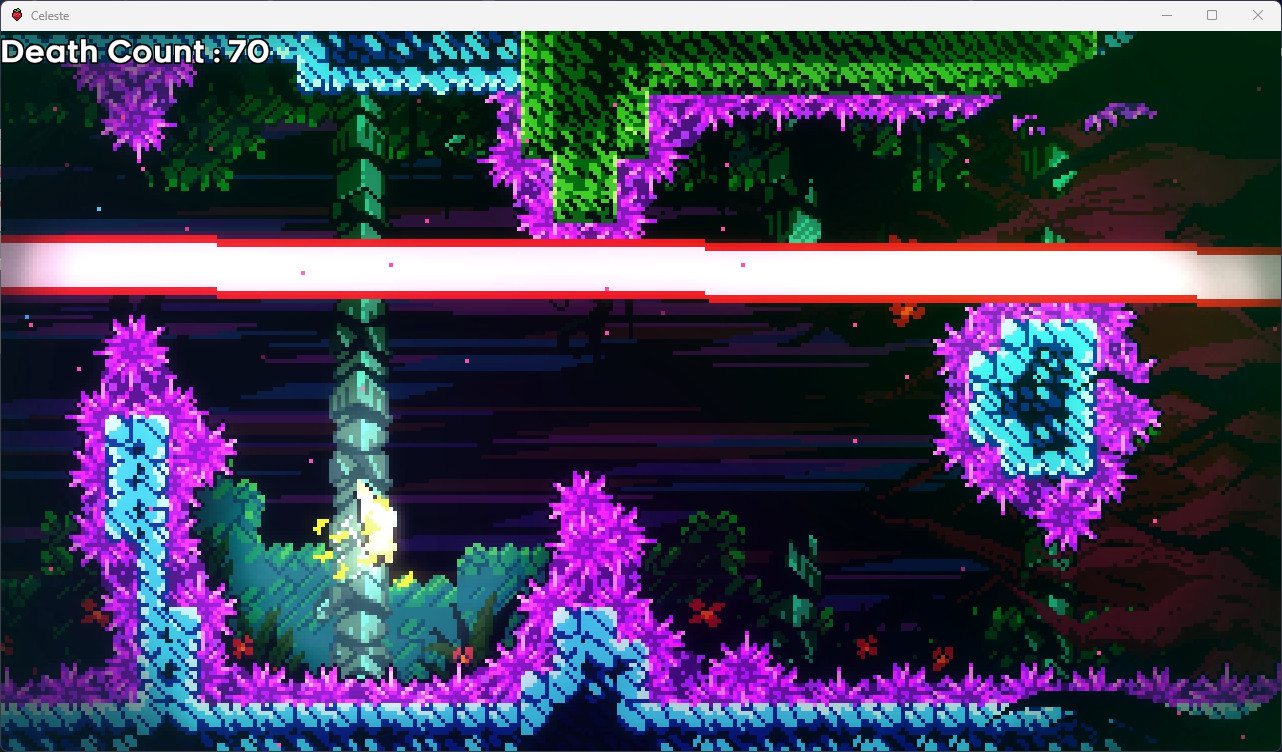Minimize the Celeste game window

click(1167, 15)
